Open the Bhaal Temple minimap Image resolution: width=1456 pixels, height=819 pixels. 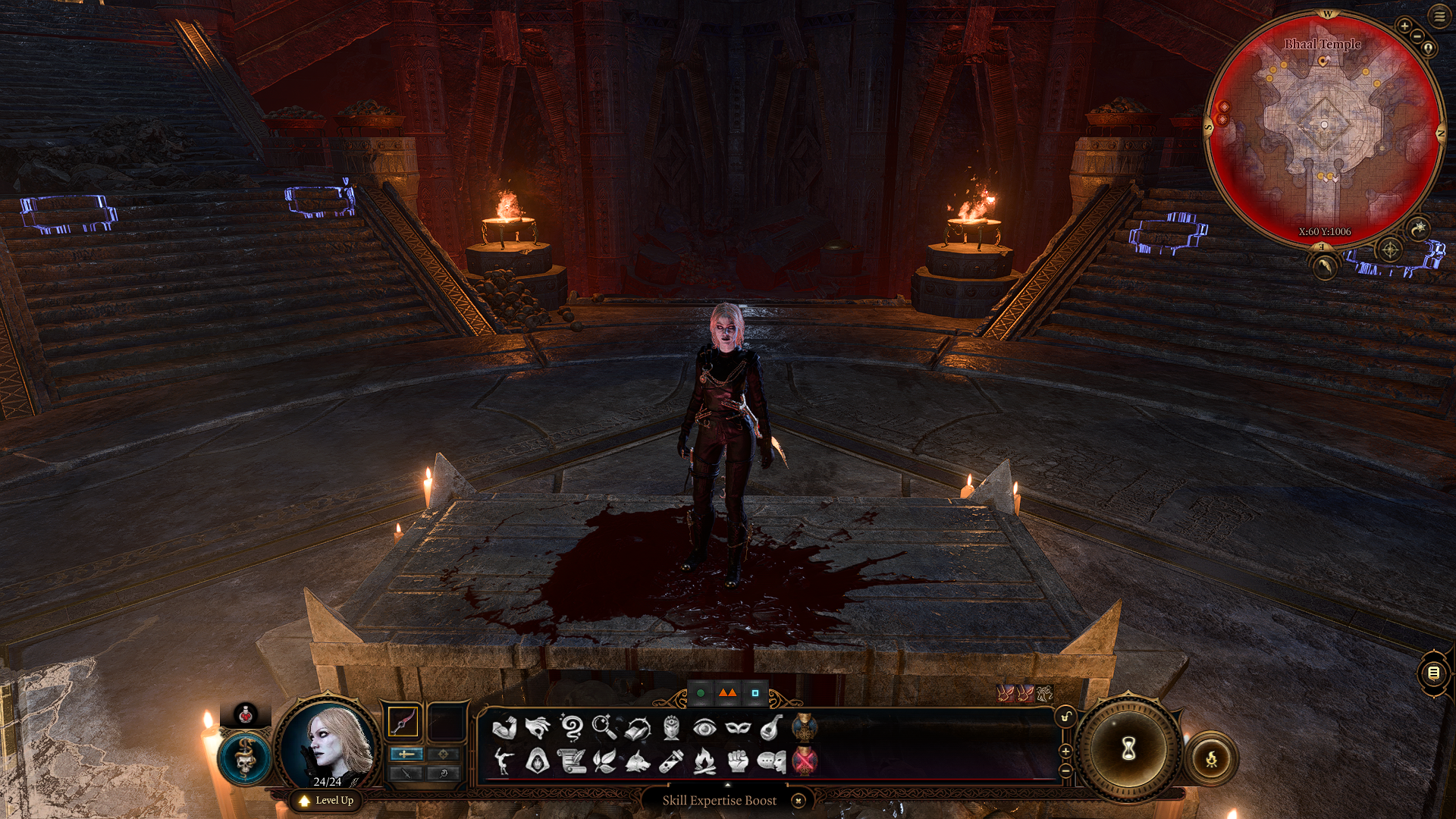pyautogui.click(x=1323, y=129)
